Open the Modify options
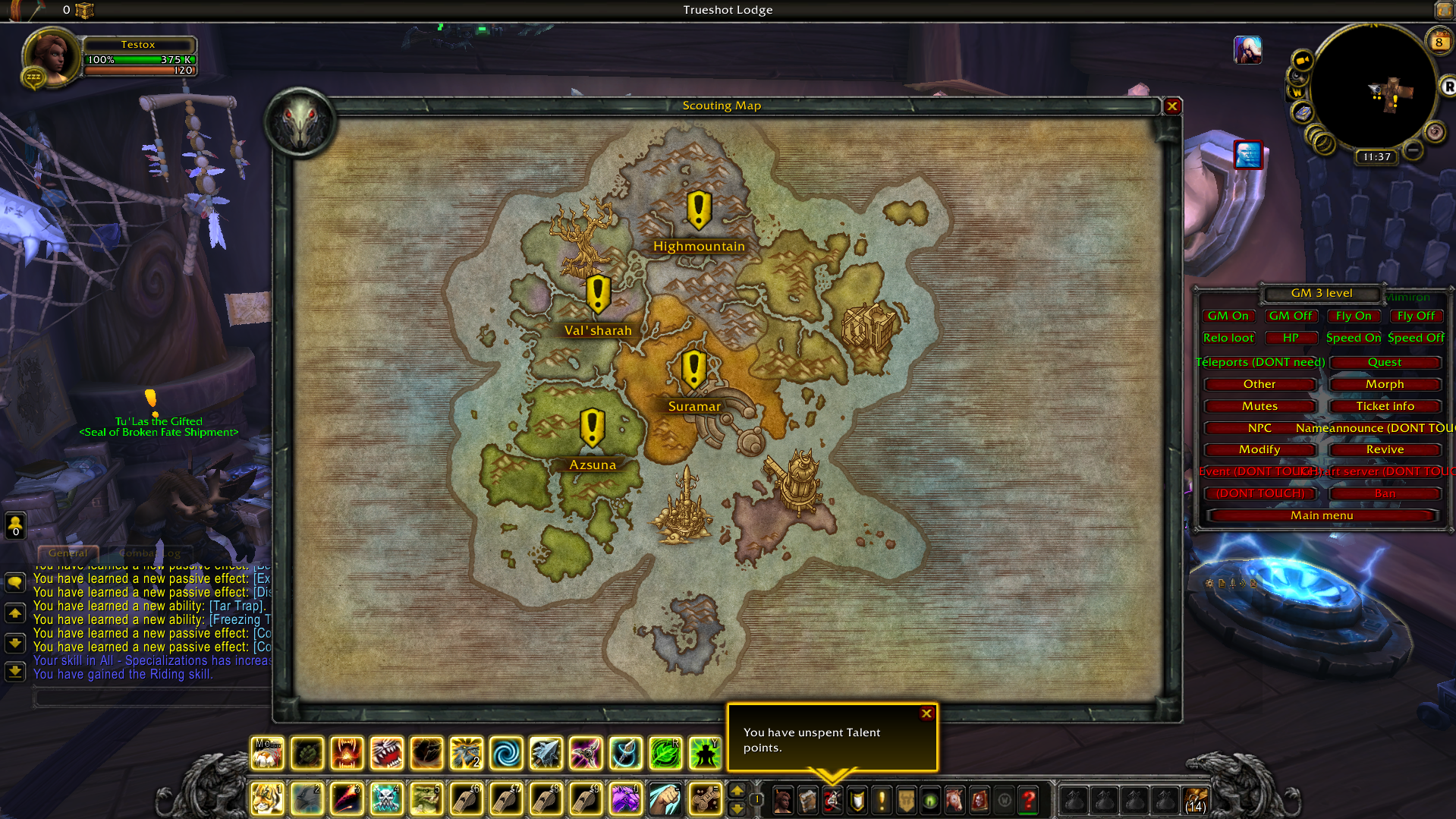The image size is (1456, 819). [x=1259, y=449]
